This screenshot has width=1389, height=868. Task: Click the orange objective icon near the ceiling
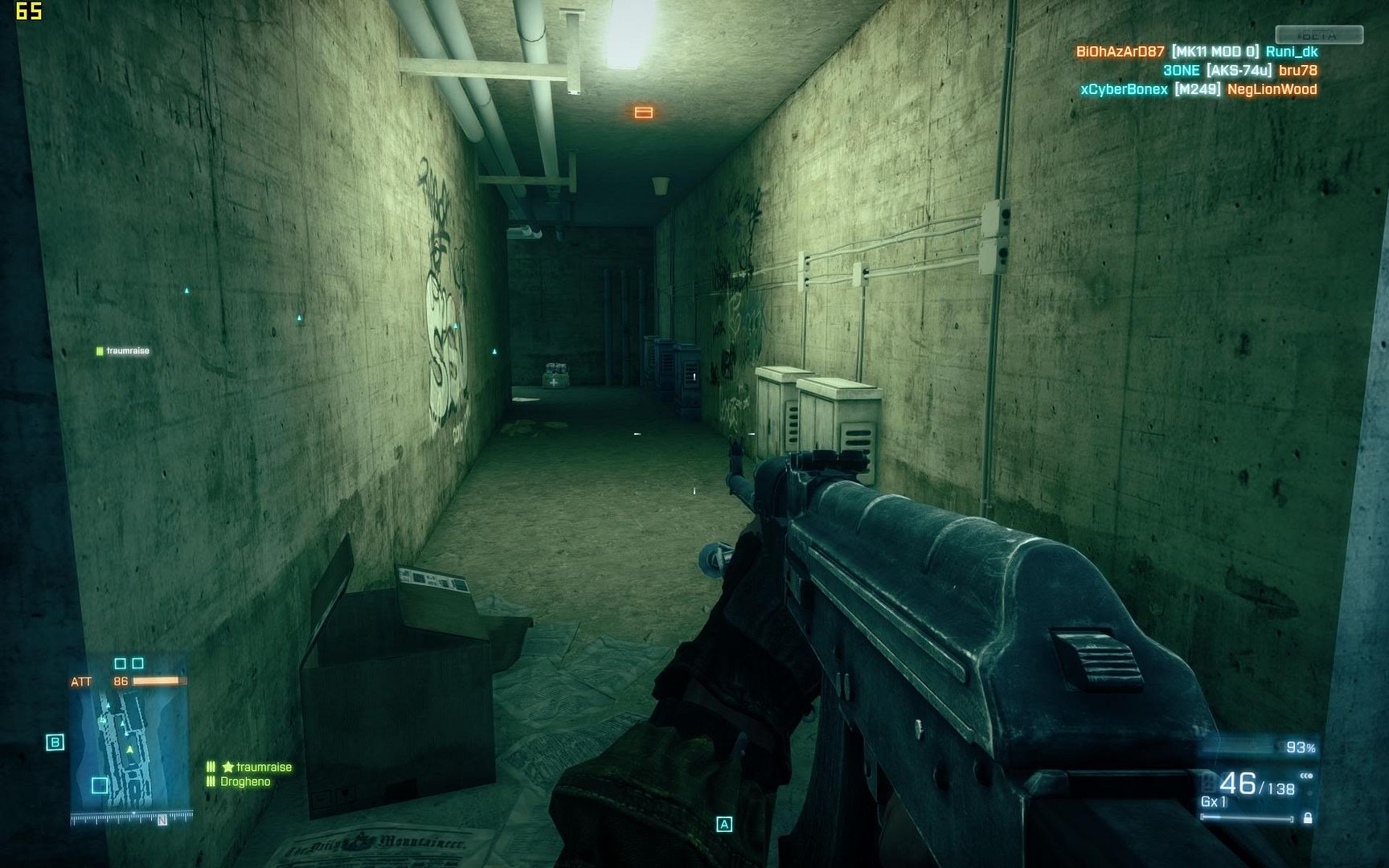(643, 113)
